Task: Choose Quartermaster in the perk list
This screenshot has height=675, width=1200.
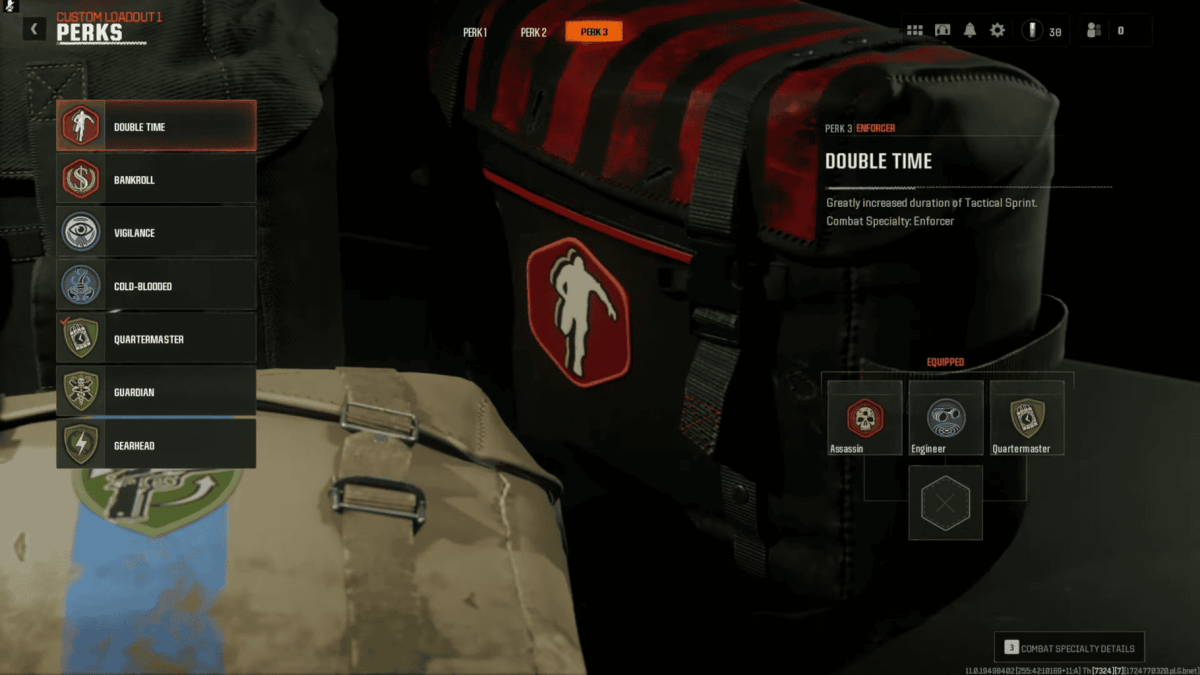Action: point(156,339)
